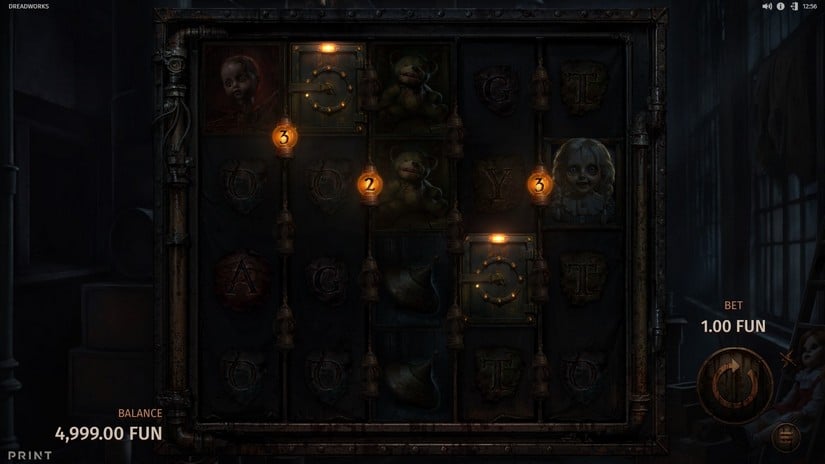Spin the reels with the round arrow button
This screenshot has width=825, height=464.
pyautogui.click(x=736, y=384)
